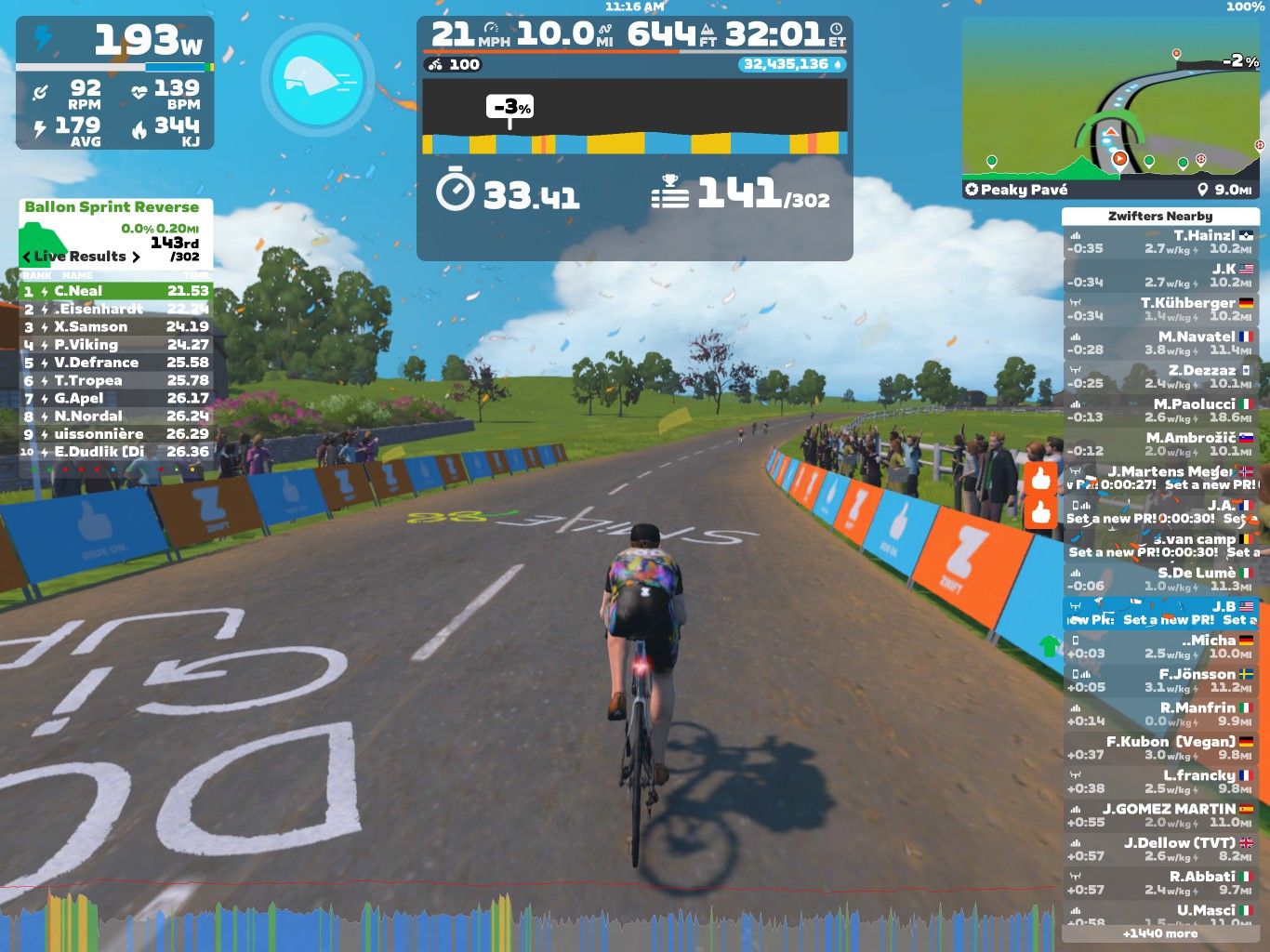Open the Peaky Pavé minimap
Viewport: 1270px width, 952px height.
pos(1111,108)
